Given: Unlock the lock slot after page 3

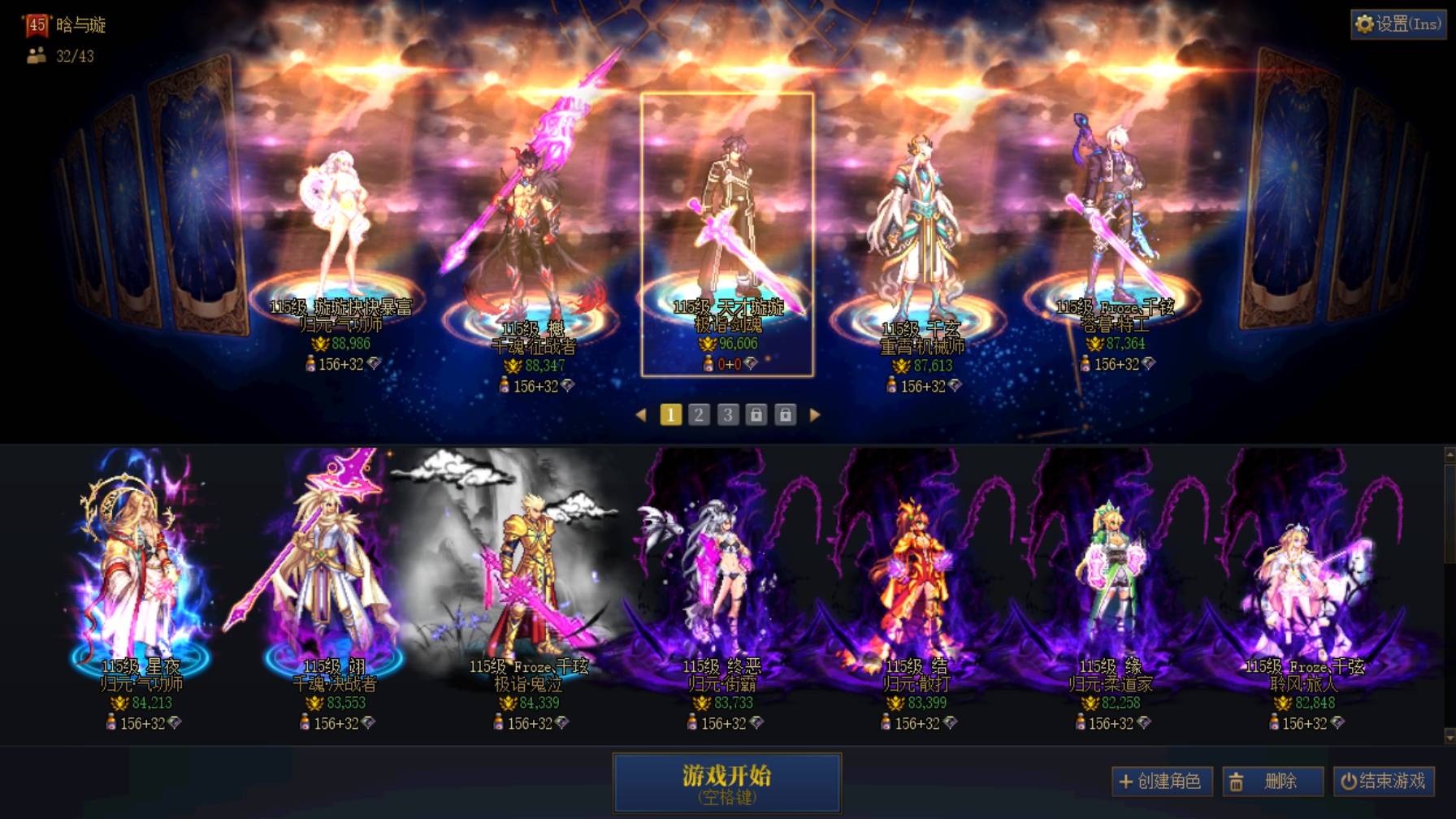Looking at the screenshot, I should click(x=756, y=414).
